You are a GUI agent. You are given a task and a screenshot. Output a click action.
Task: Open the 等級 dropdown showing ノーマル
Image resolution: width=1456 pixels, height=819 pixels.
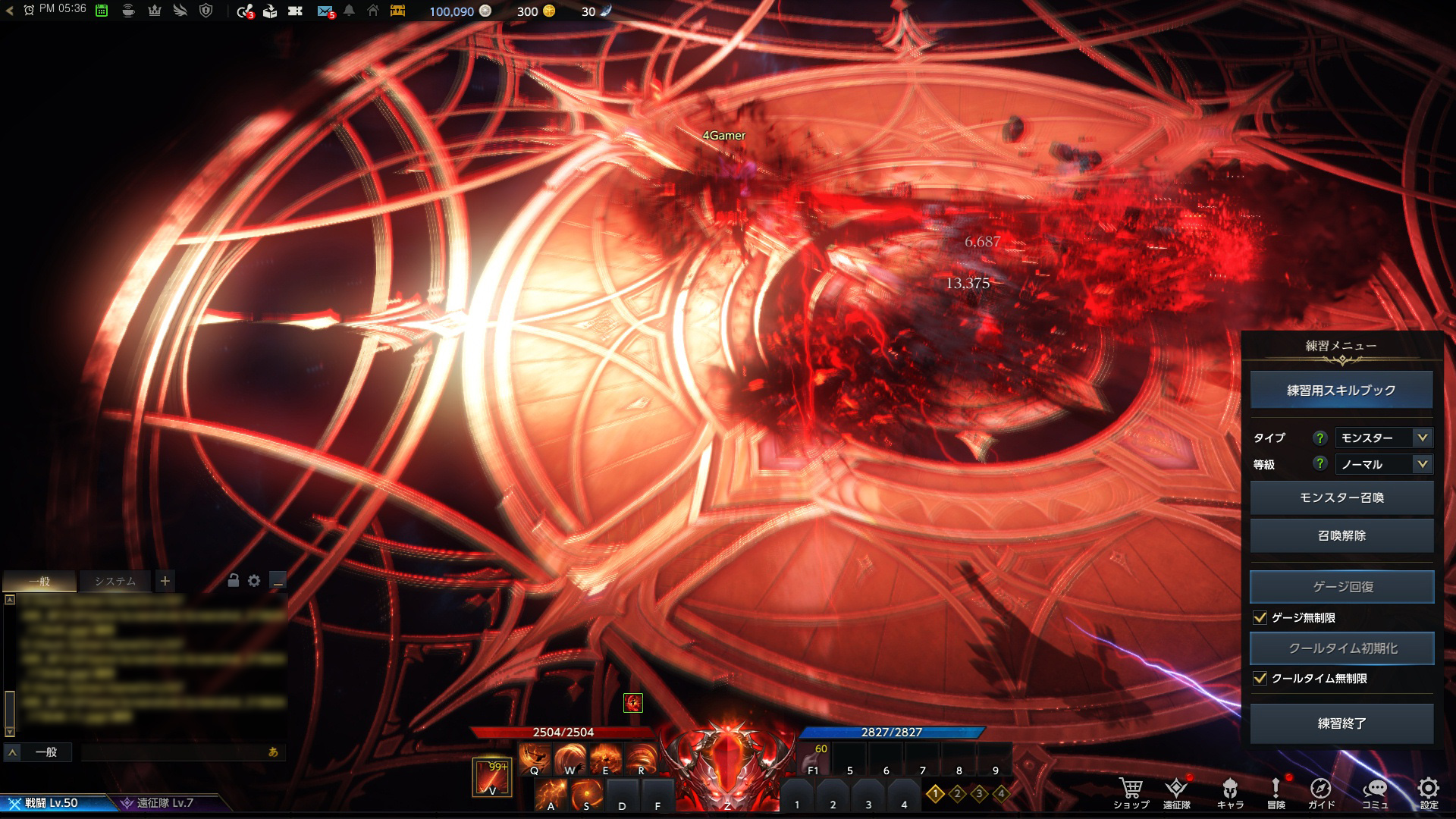tap(1383, 464)
